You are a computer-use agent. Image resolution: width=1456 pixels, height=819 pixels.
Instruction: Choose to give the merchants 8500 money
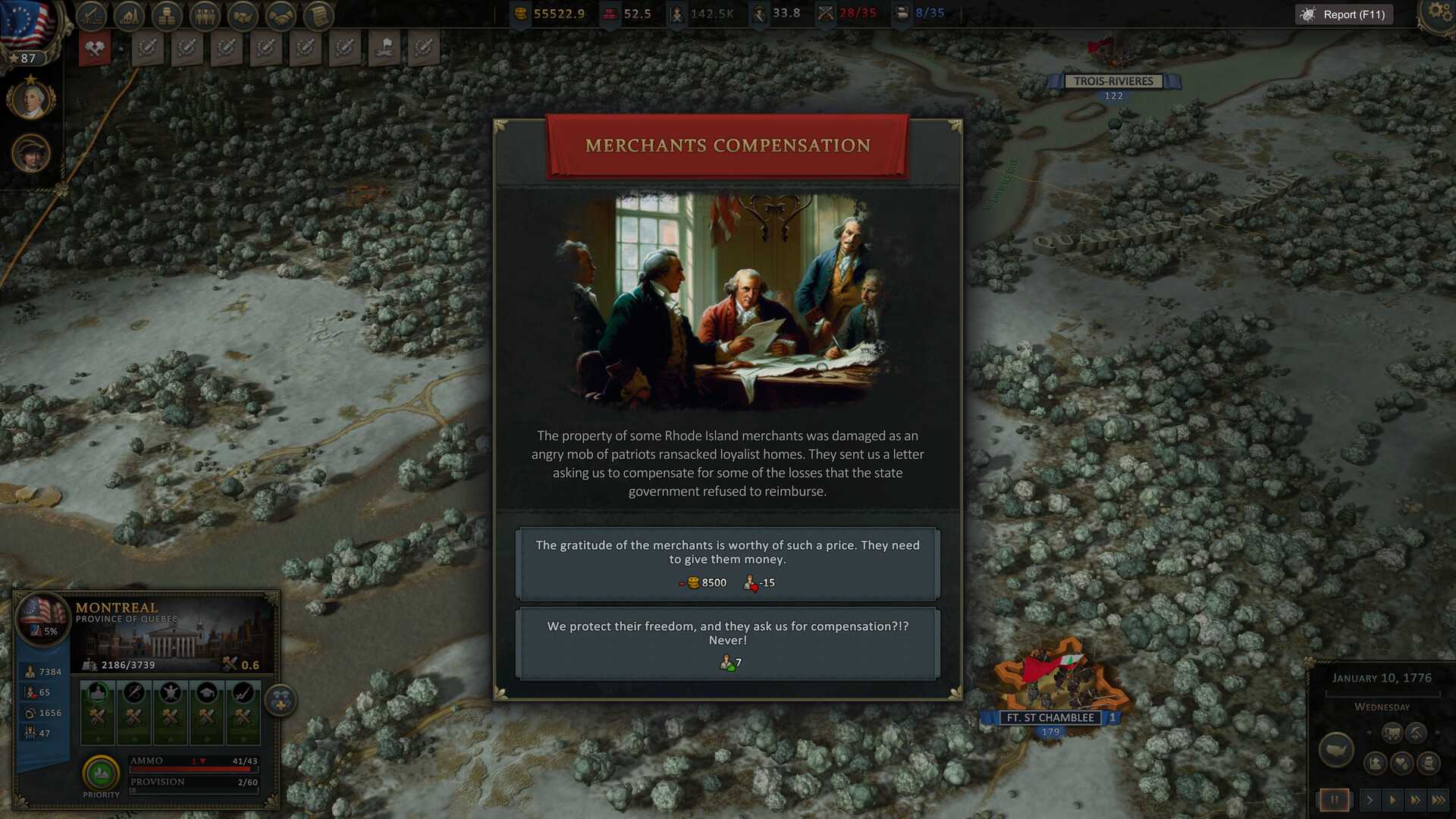tap(726, 563)
